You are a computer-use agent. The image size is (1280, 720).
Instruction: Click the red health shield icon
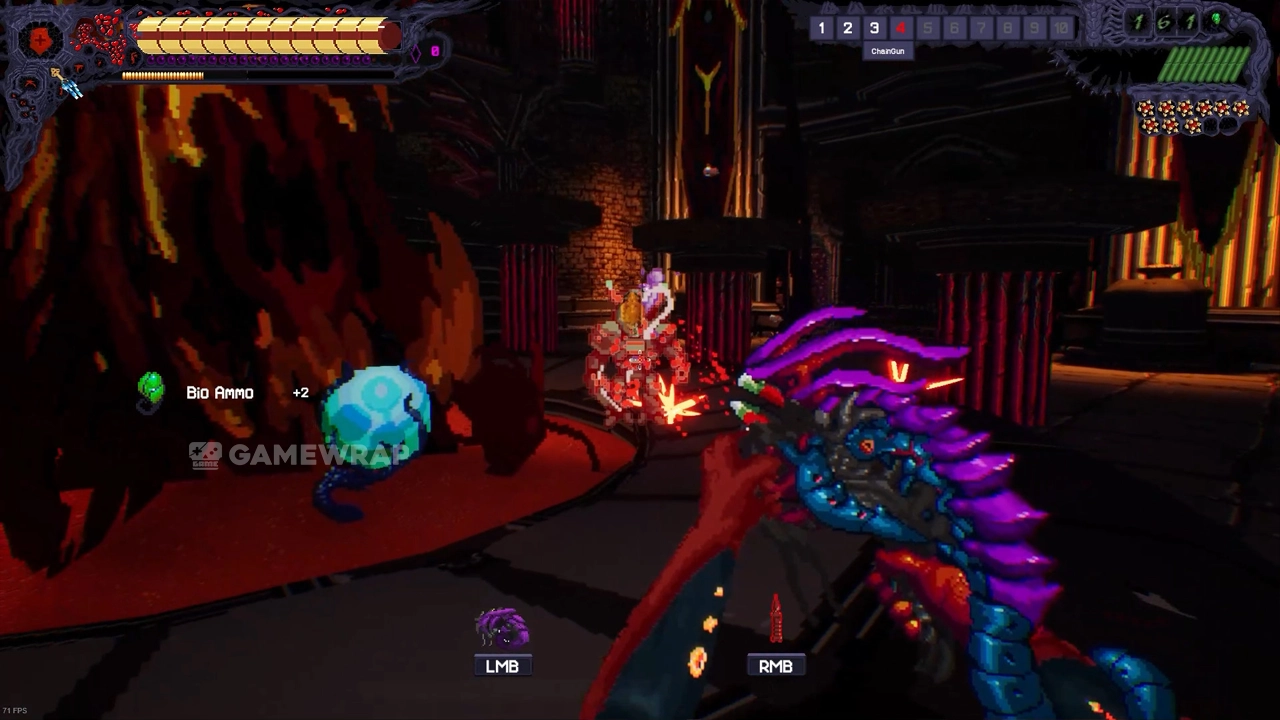point(41,41)
